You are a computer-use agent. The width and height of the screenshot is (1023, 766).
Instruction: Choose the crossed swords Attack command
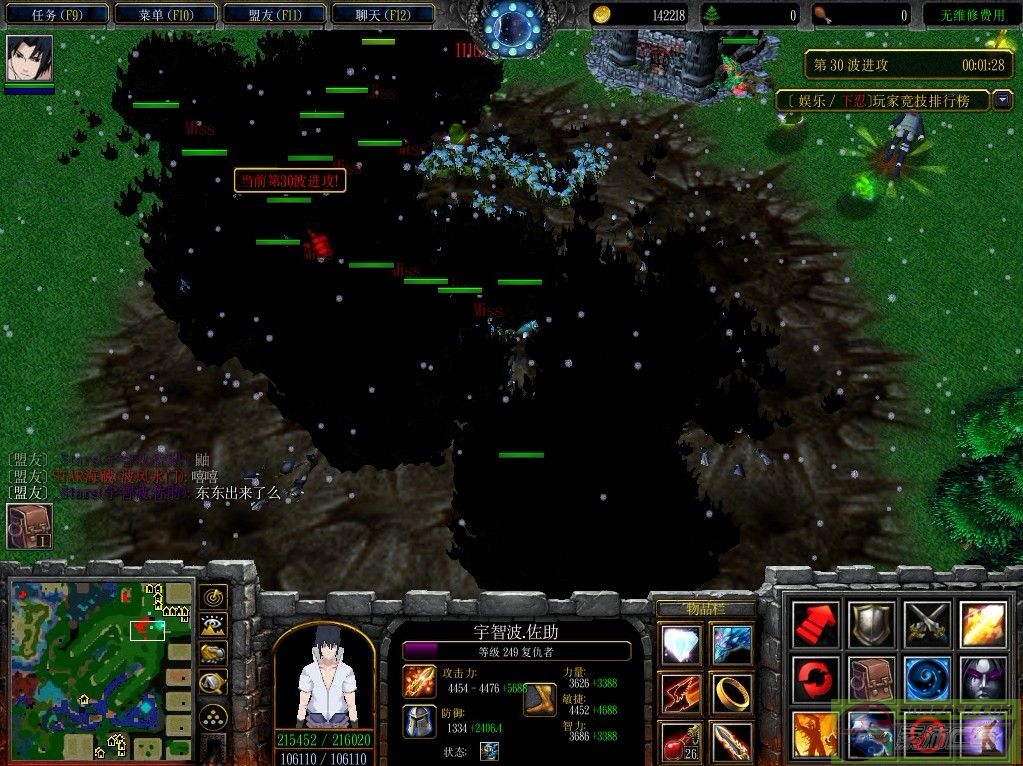pos(925,625)
